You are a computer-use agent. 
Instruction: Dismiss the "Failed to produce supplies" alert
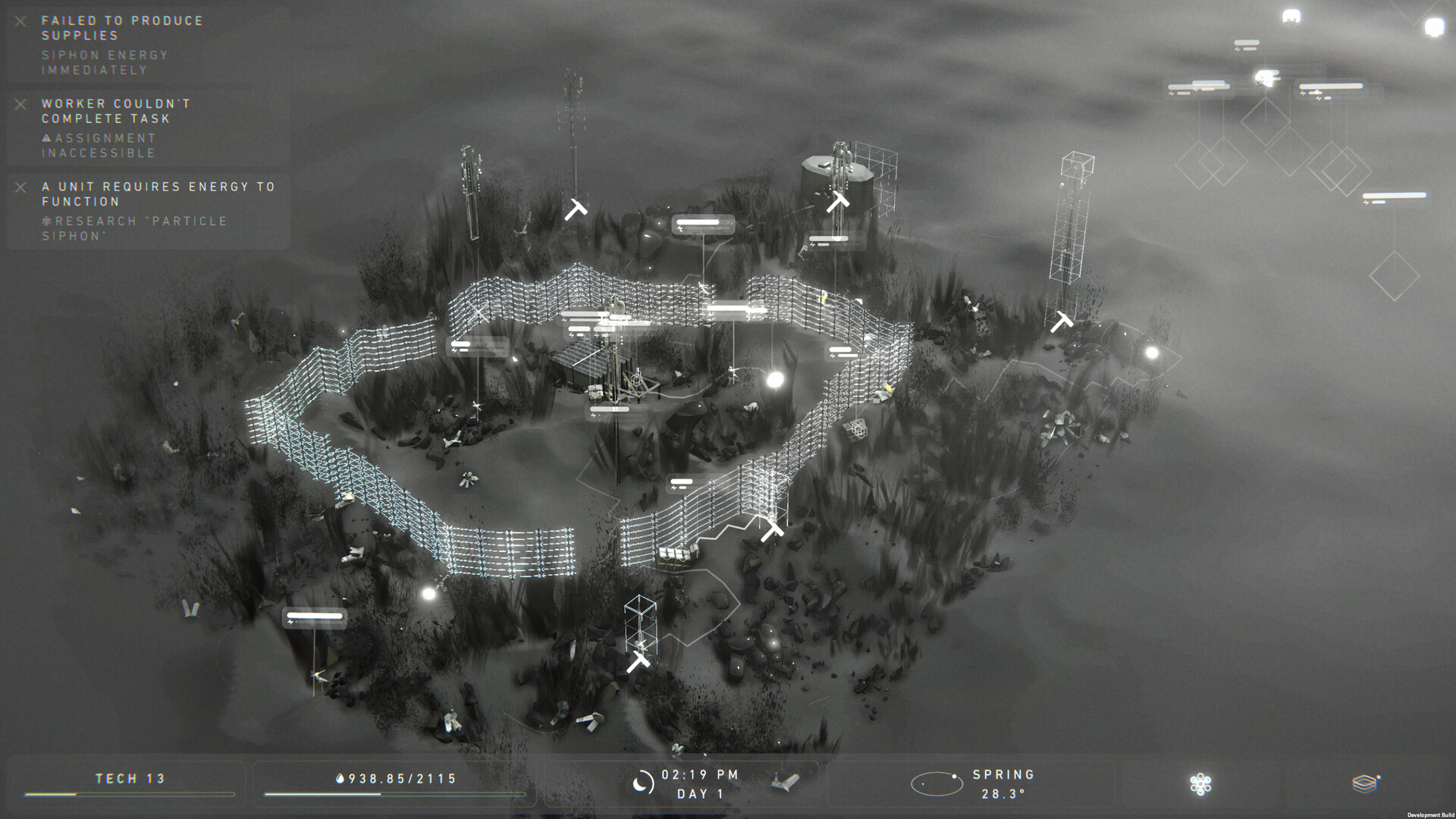pyautogui.click(x=20, y=21)
